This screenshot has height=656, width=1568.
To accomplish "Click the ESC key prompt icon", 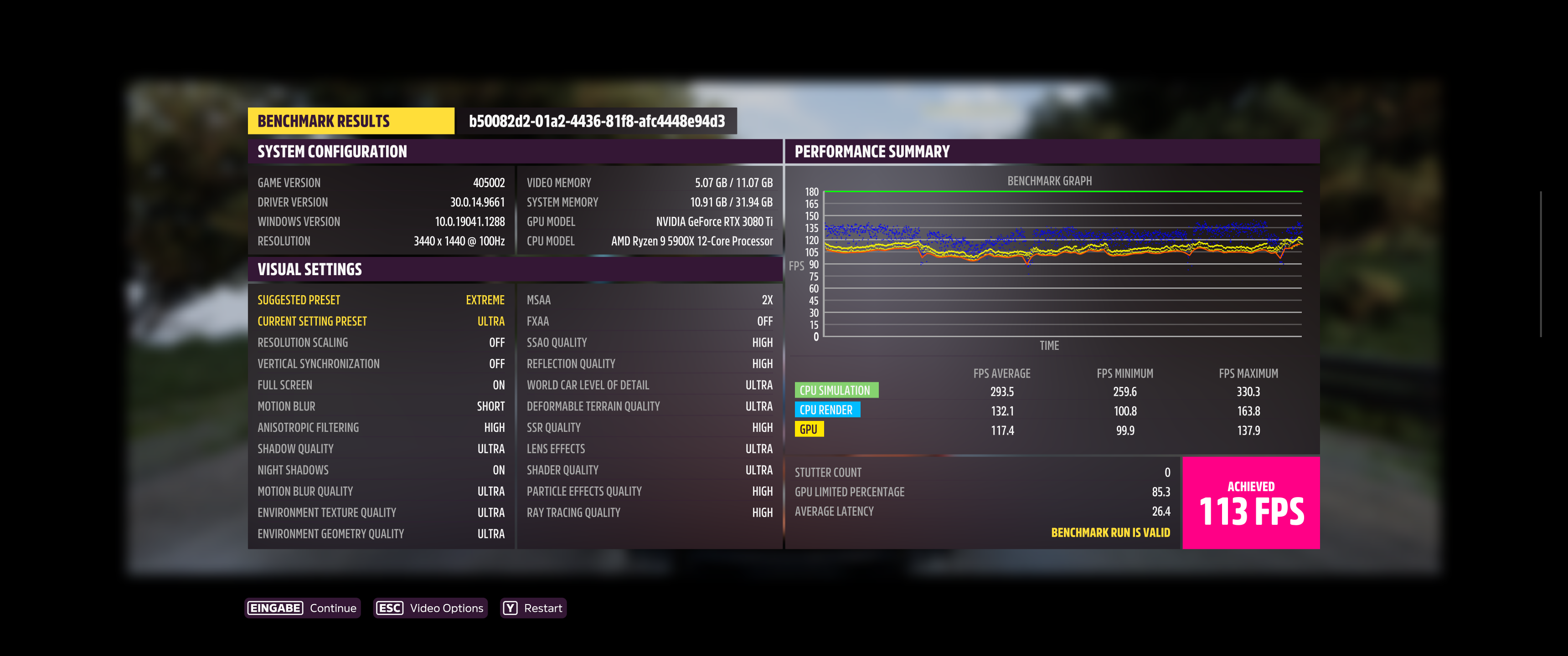I will [x=389, y=607].
